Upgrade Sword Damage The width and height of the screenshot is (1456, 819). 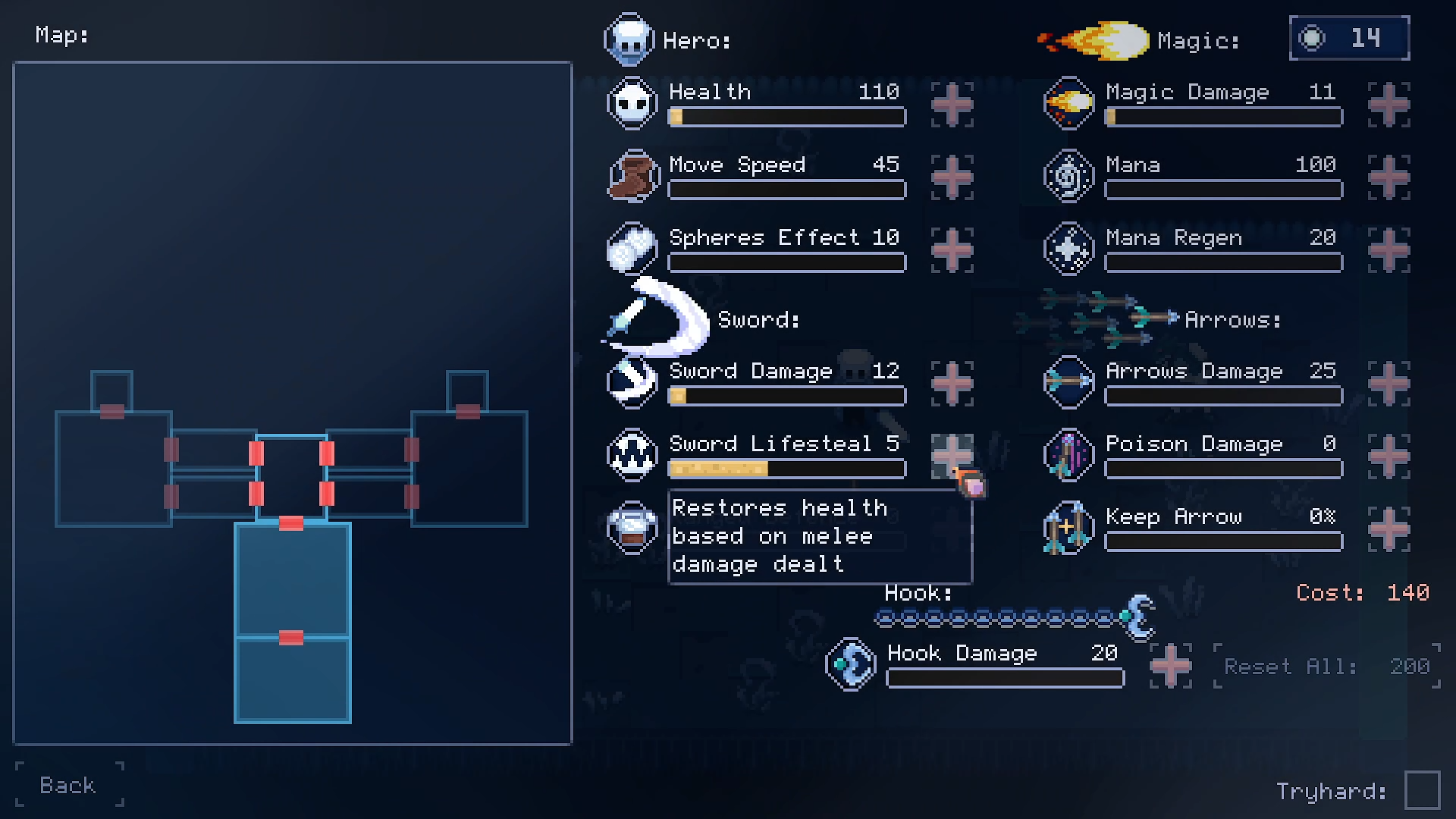tap(952, 383)
